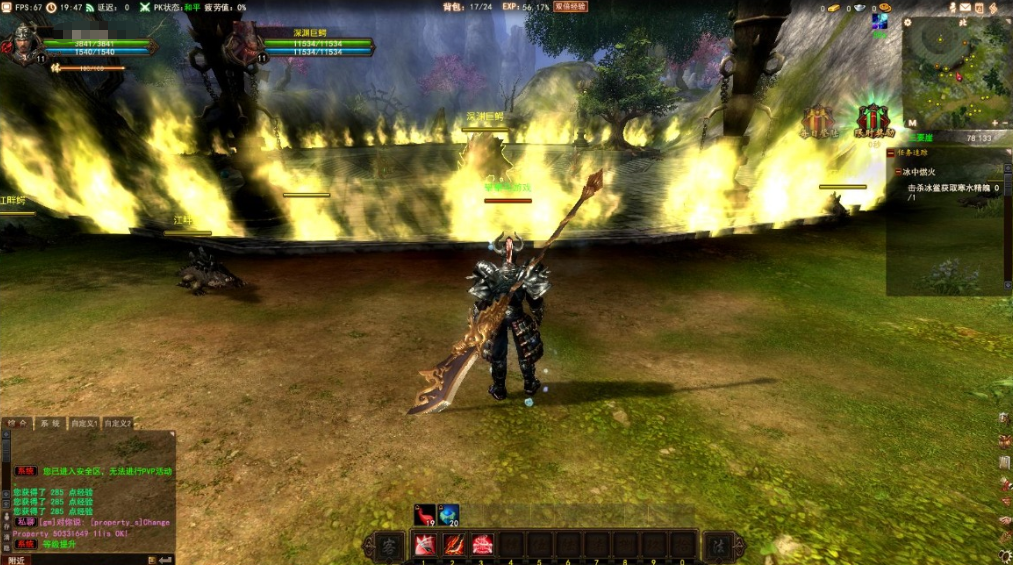Viewport: 1013px width, 565px height.
Task: Open the 自定义1 chat tab
Action: 83,424
